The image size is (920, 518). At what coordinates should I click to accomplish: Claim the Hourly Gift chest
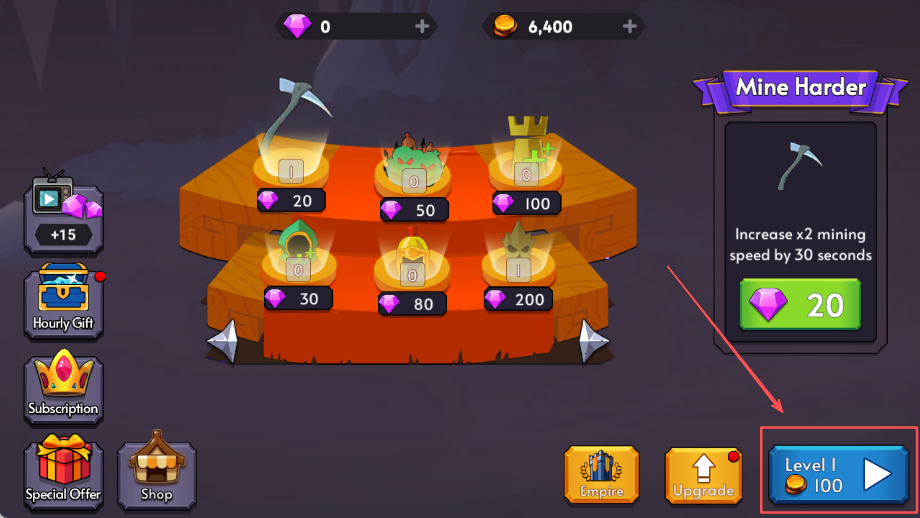[64, 300]
